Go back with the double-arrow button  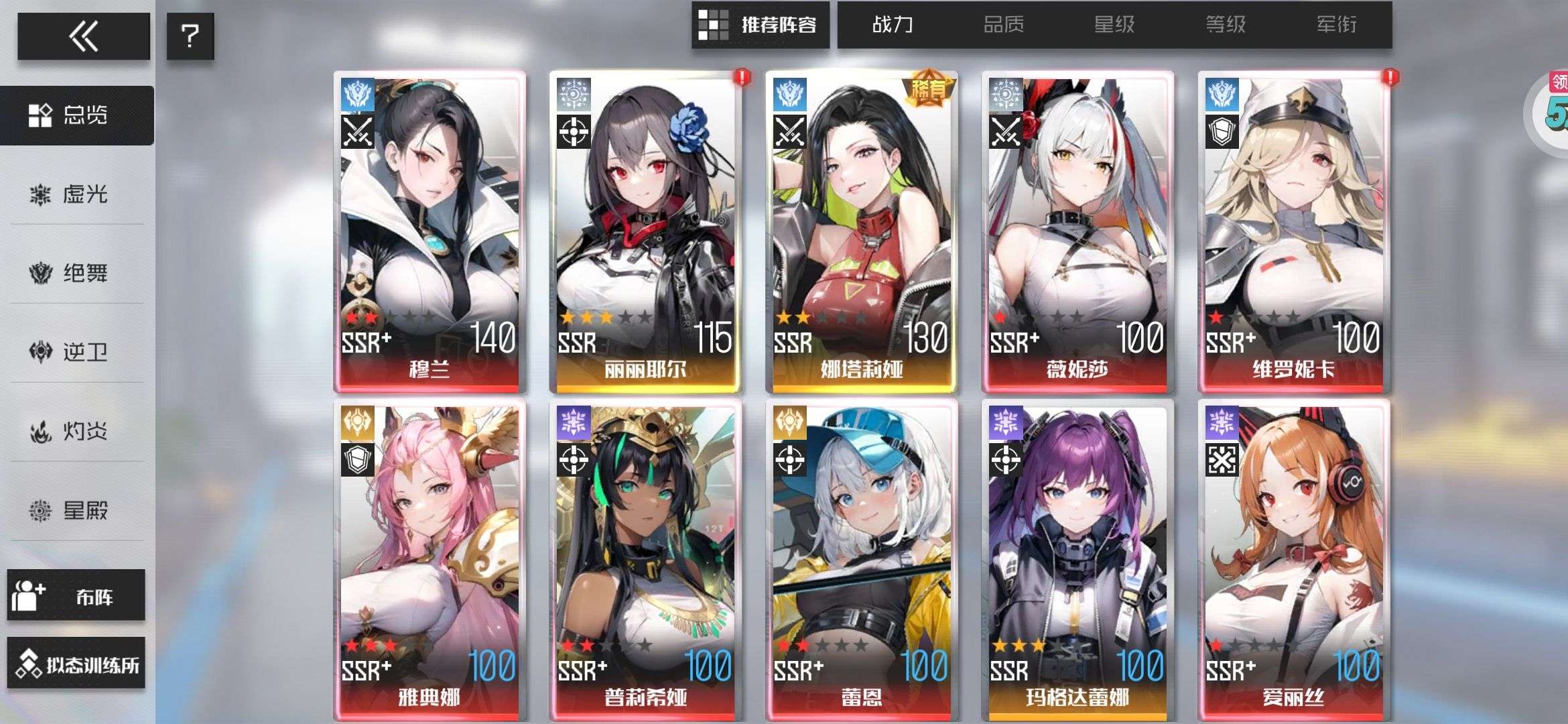pos(83,36)
